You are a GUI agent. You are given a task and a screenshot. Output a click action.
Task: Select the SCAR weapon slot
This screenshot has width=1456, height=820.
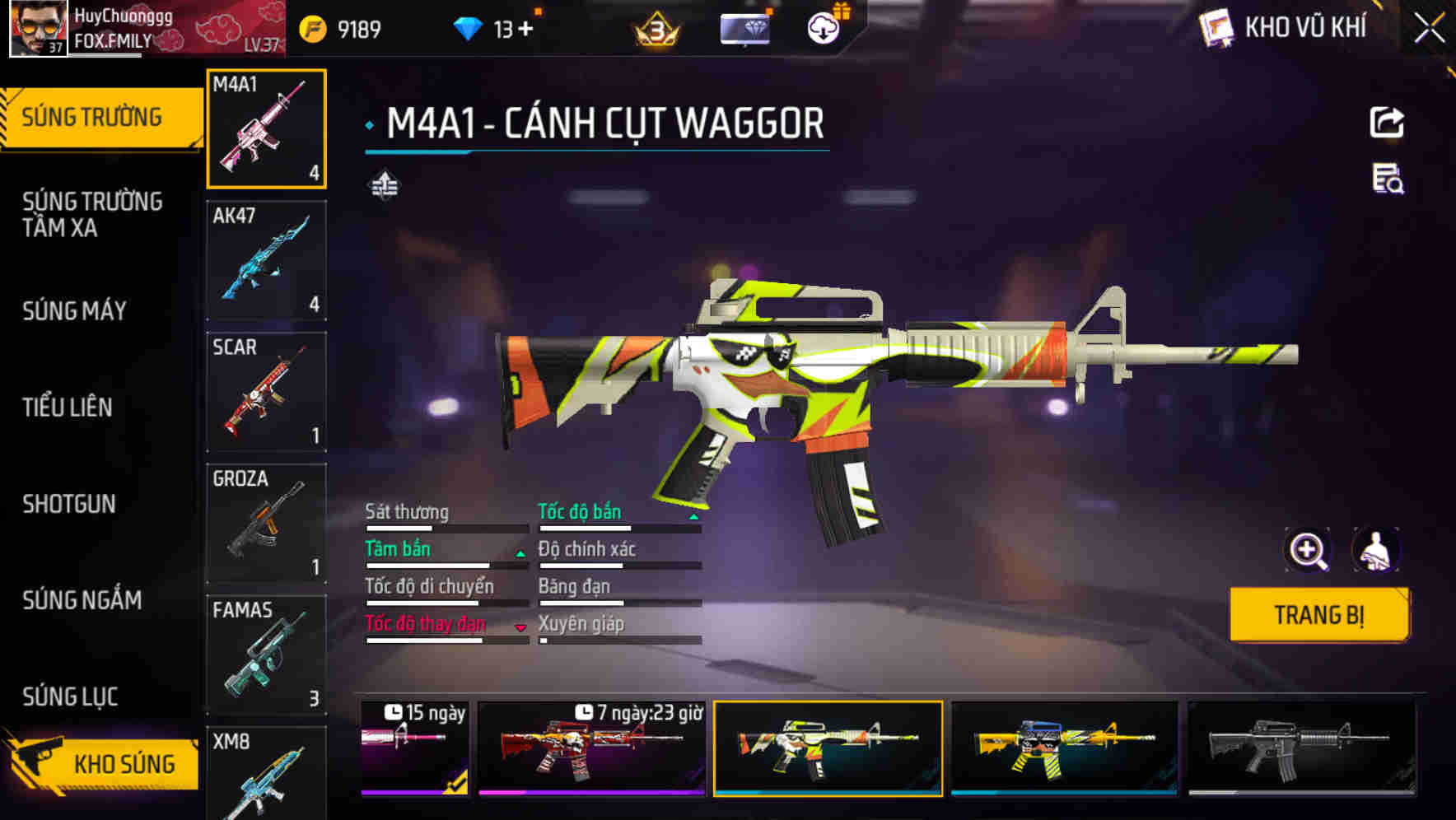tap(266, 392)
